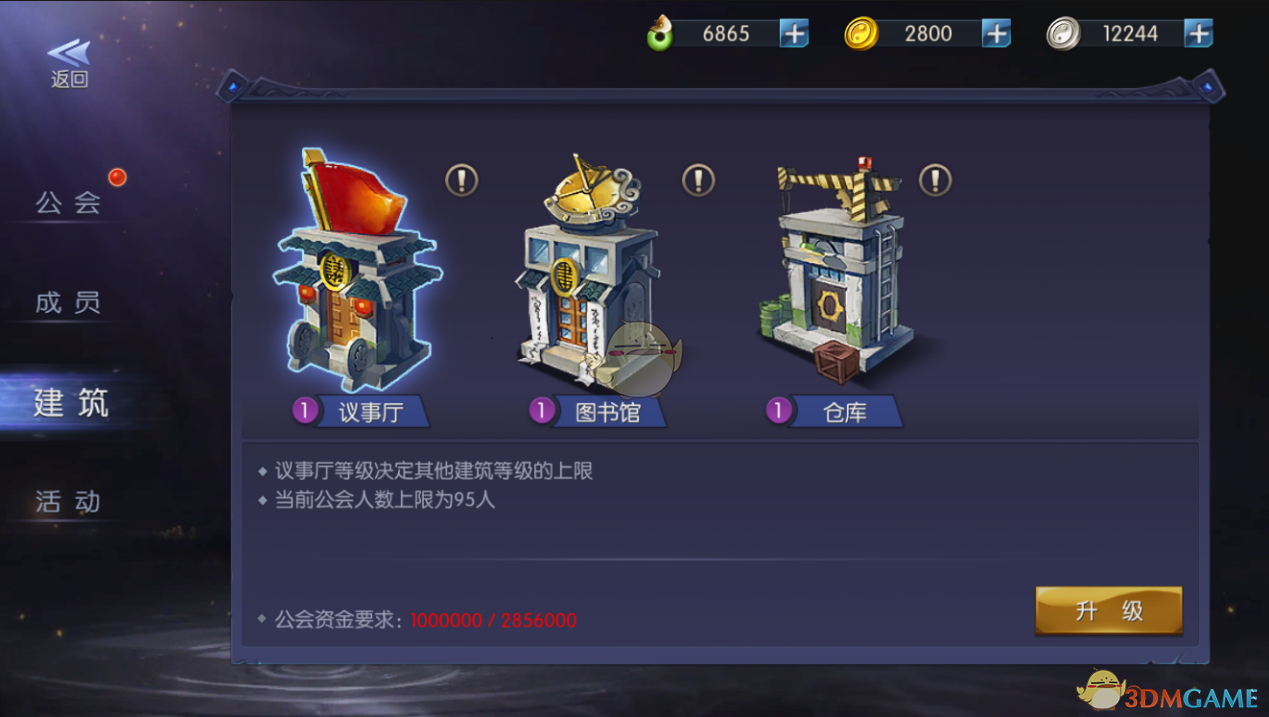Add more green jade gourd currency
The width and height of the screenshot is (1269, 717).
794,34
